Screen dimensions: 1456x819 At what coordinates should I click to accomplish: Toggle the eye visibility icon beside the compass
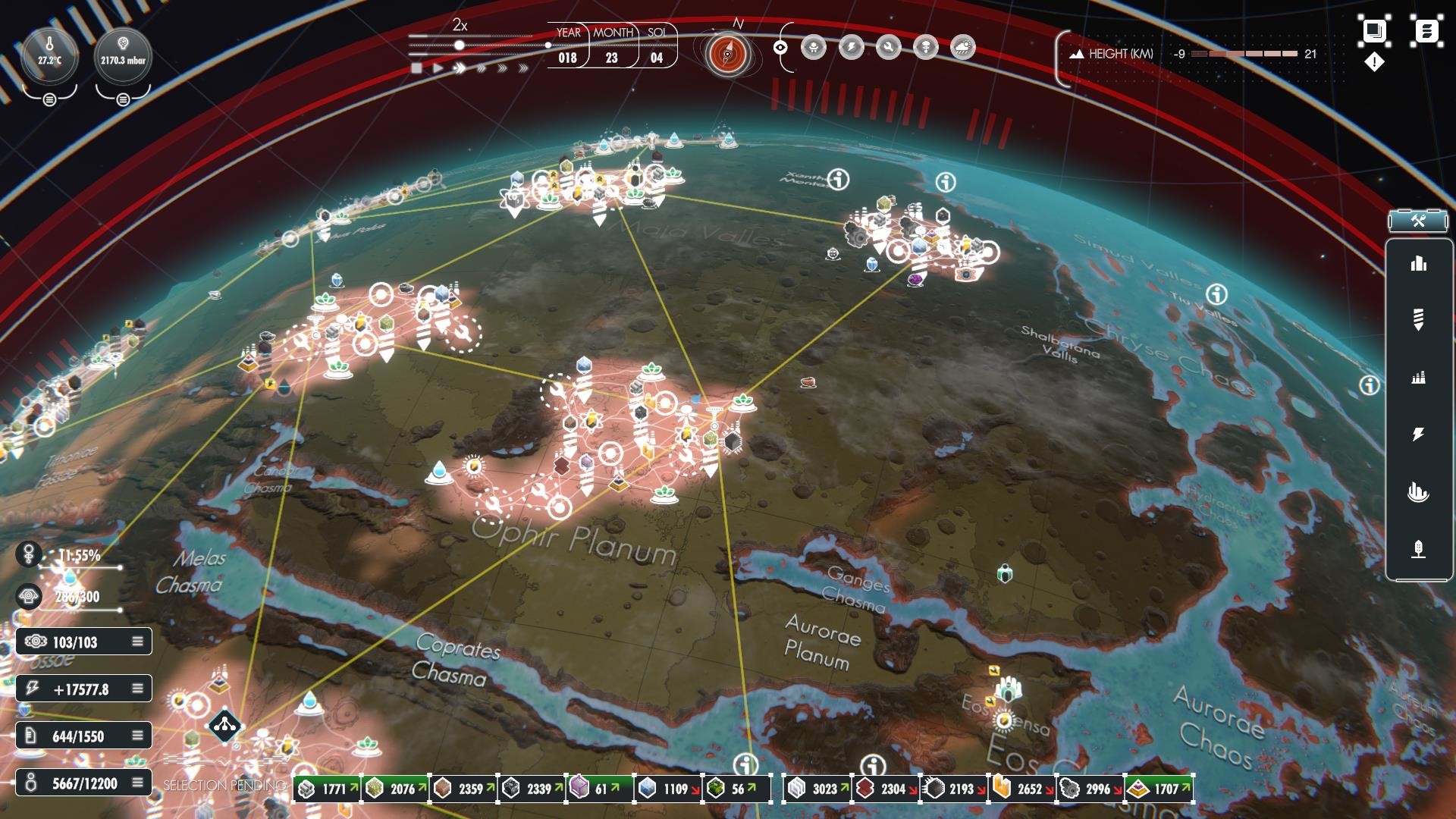tap(781, 47)
